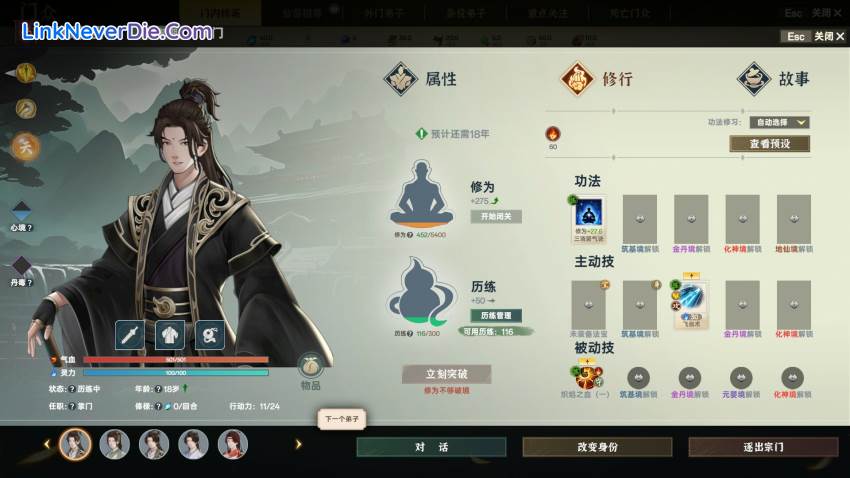The image size is (850, 478).
Task: Open 历练管理 experience management
Action: click(496, 316)
